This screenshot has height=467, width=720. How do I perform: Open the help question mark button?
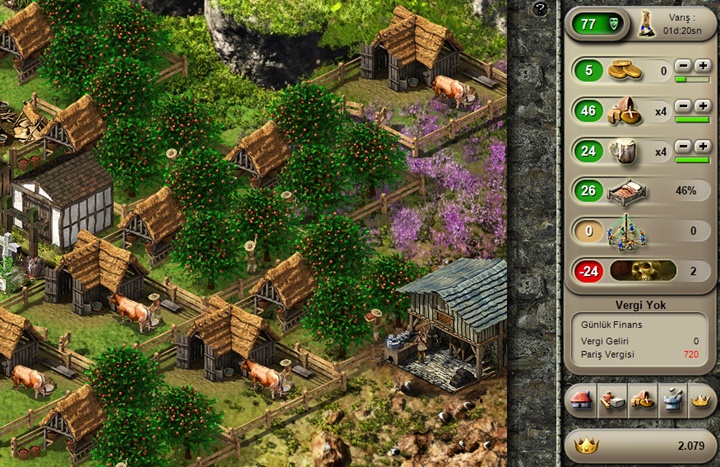(x=540, y=9)
